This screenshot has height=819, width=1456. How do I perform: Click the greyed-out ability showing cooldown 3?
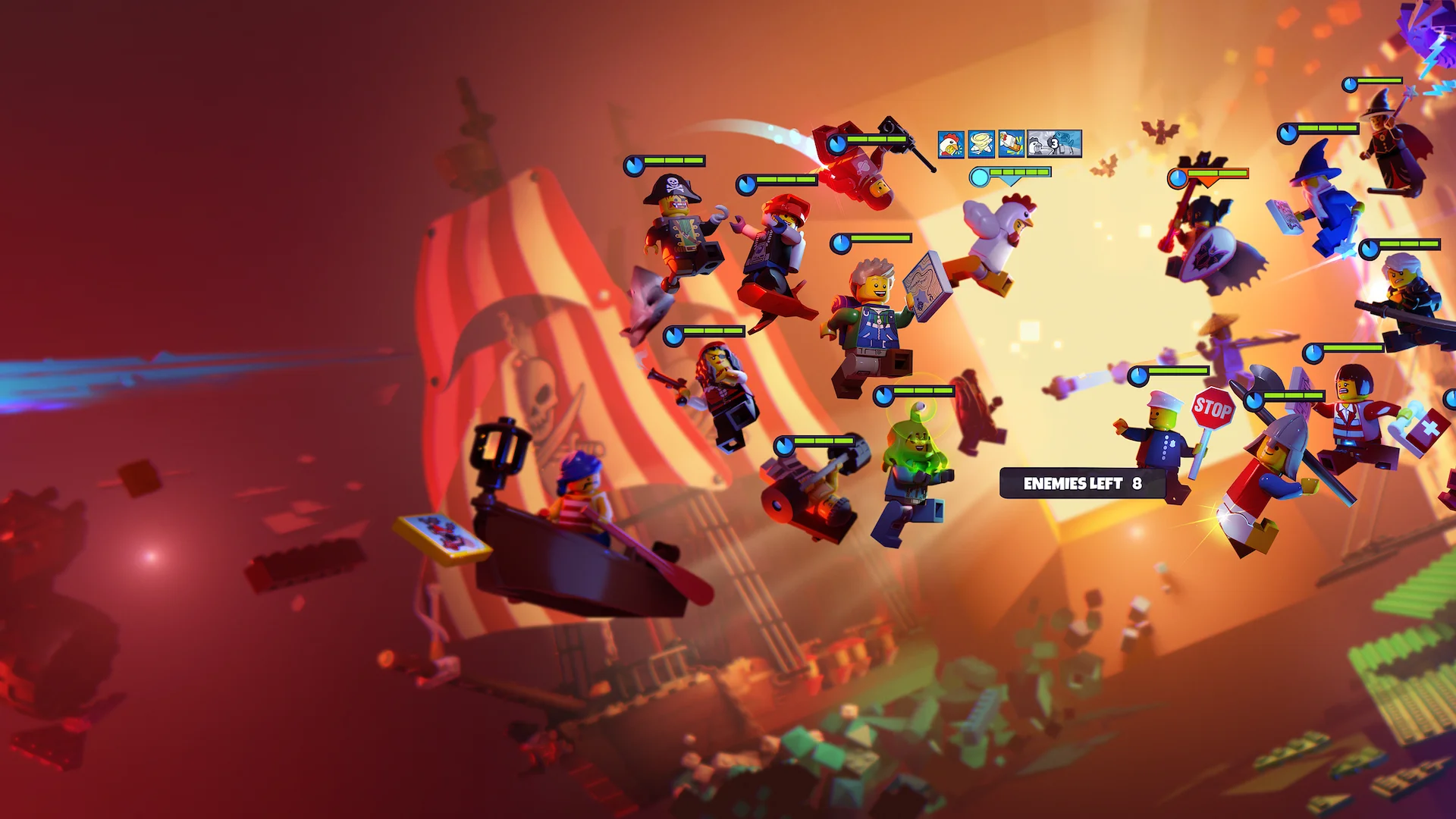coord(1054,143)
